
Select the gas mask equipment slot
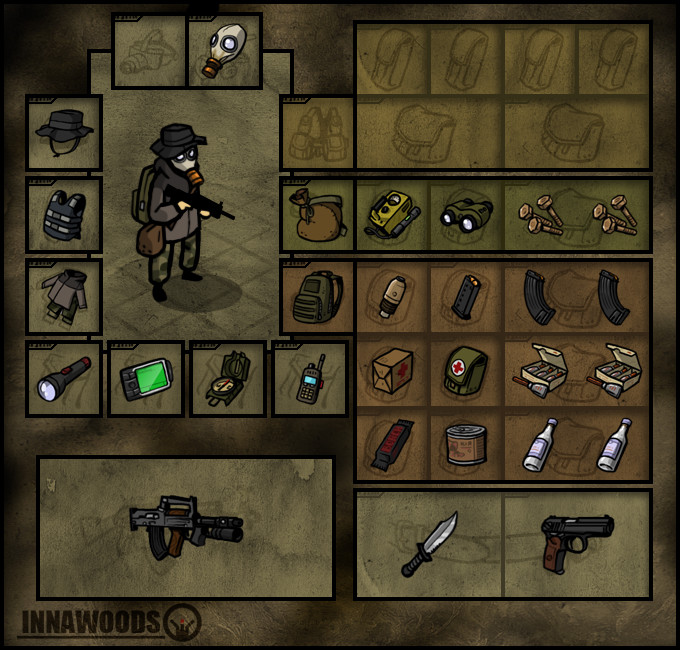[224, 51]
